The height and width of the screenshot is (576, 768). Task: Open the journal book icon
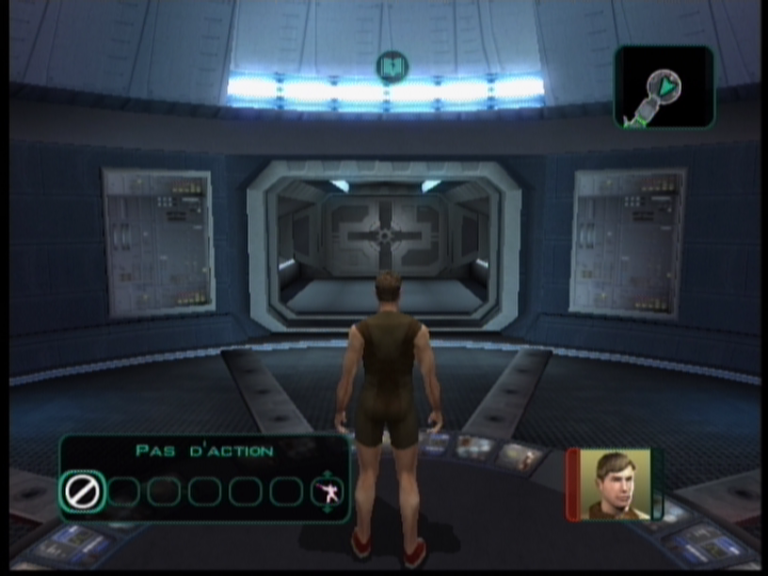[392, 68]
